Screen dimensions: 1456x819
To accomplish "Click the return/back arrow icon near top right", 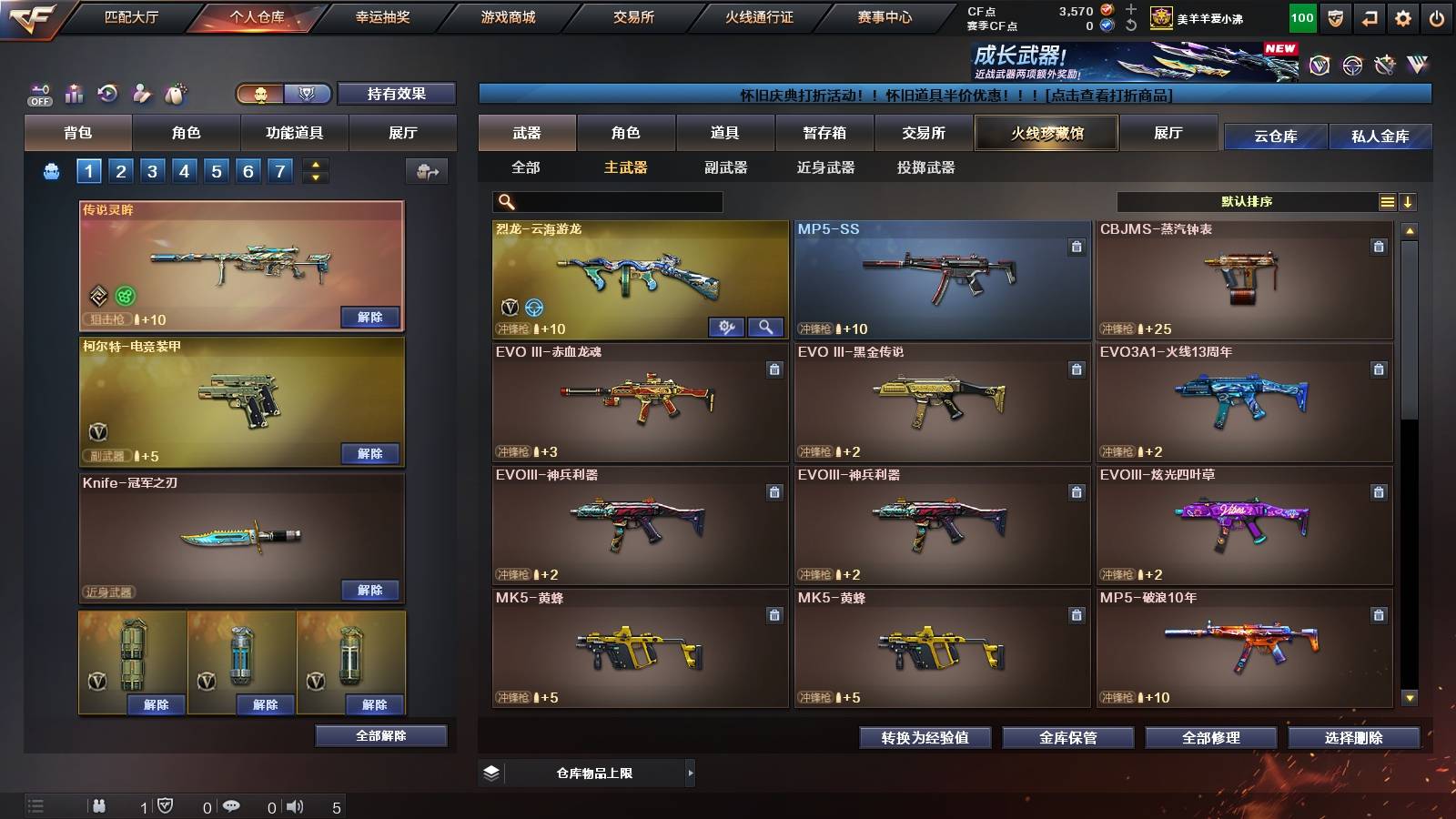I will click(x=1369, y=17).
